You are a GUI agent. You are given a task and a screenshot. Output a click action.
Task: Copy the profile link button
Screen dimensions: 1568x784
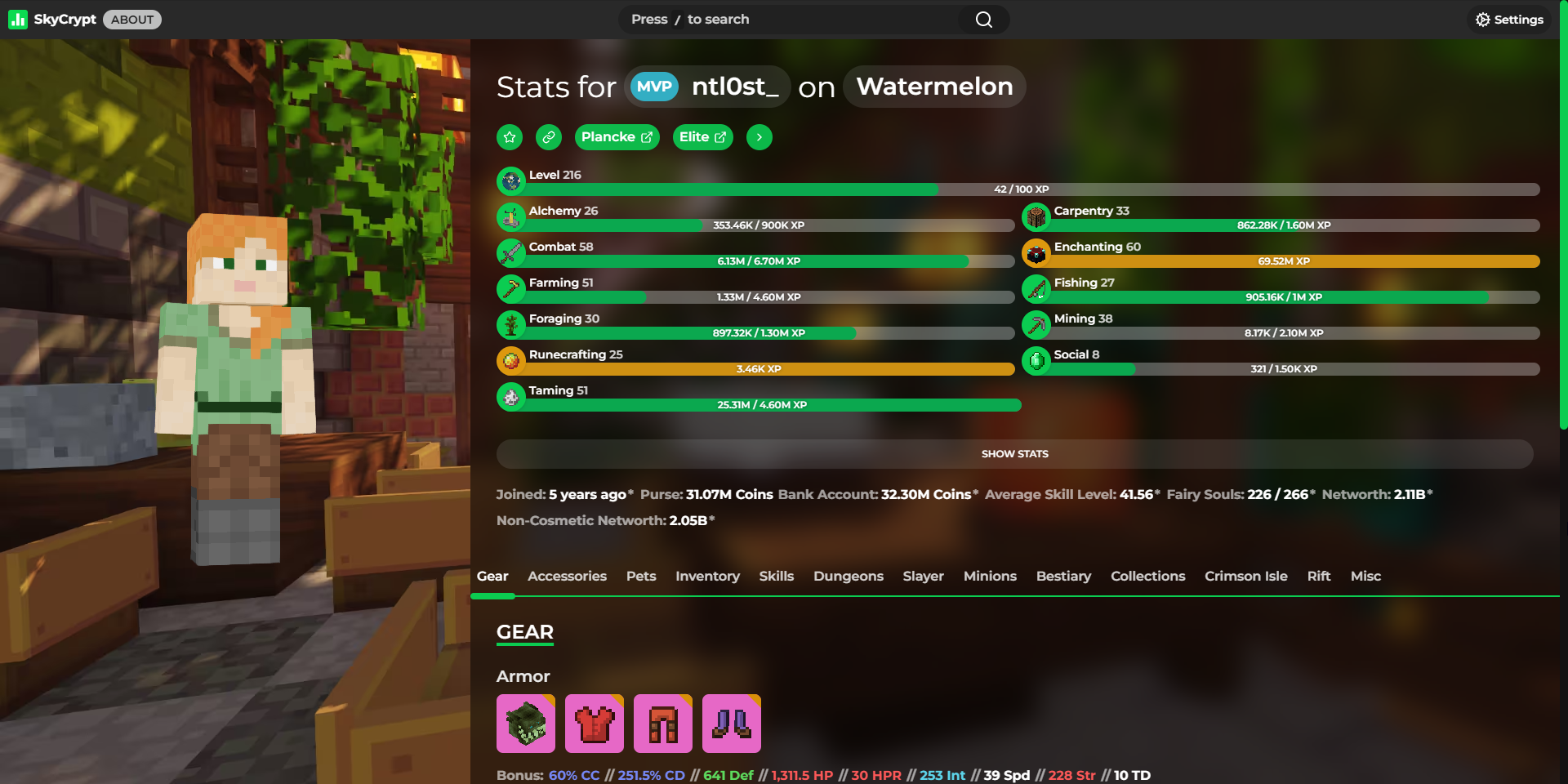click(x=548, y=136)
